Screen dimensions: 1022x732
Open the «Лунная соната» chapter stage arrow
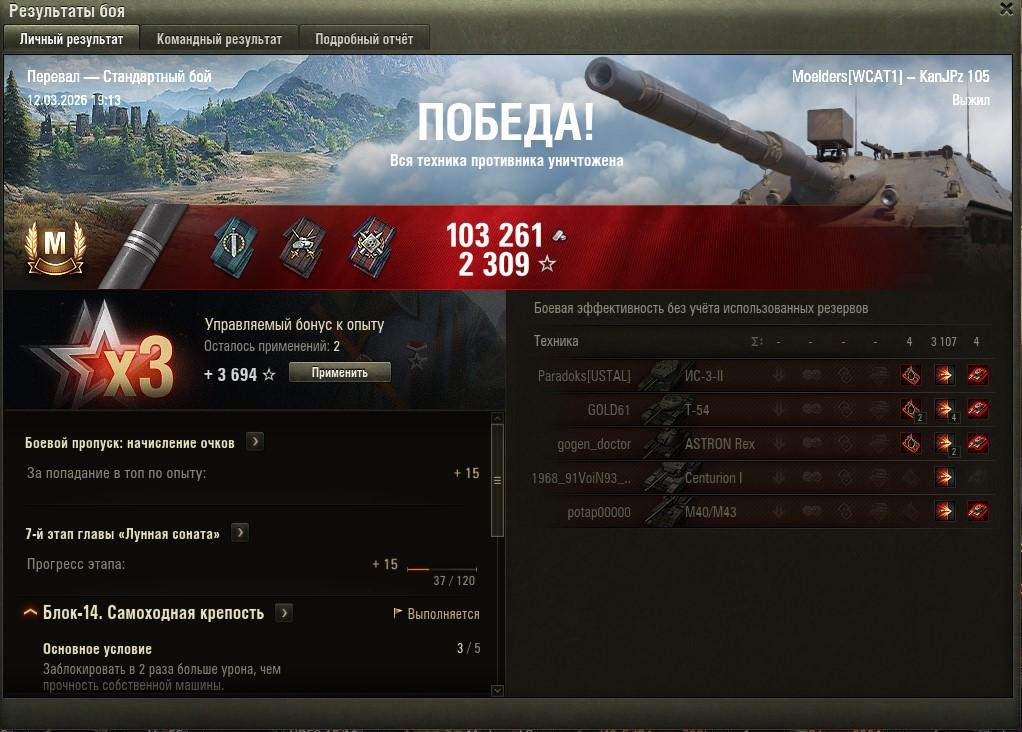(240, 533)
